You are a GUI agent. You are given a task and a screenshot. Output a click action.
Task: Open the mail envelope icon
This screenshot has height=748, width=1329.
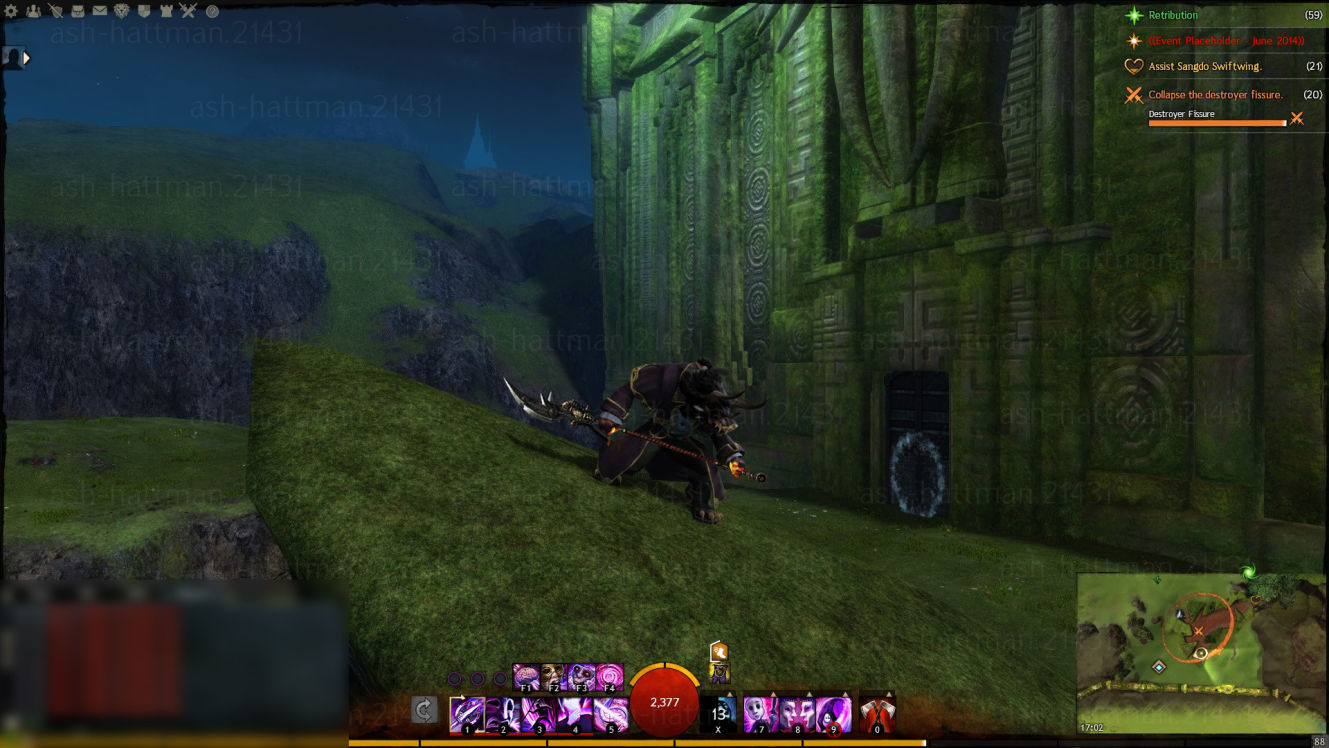click(x=100, y=11)
